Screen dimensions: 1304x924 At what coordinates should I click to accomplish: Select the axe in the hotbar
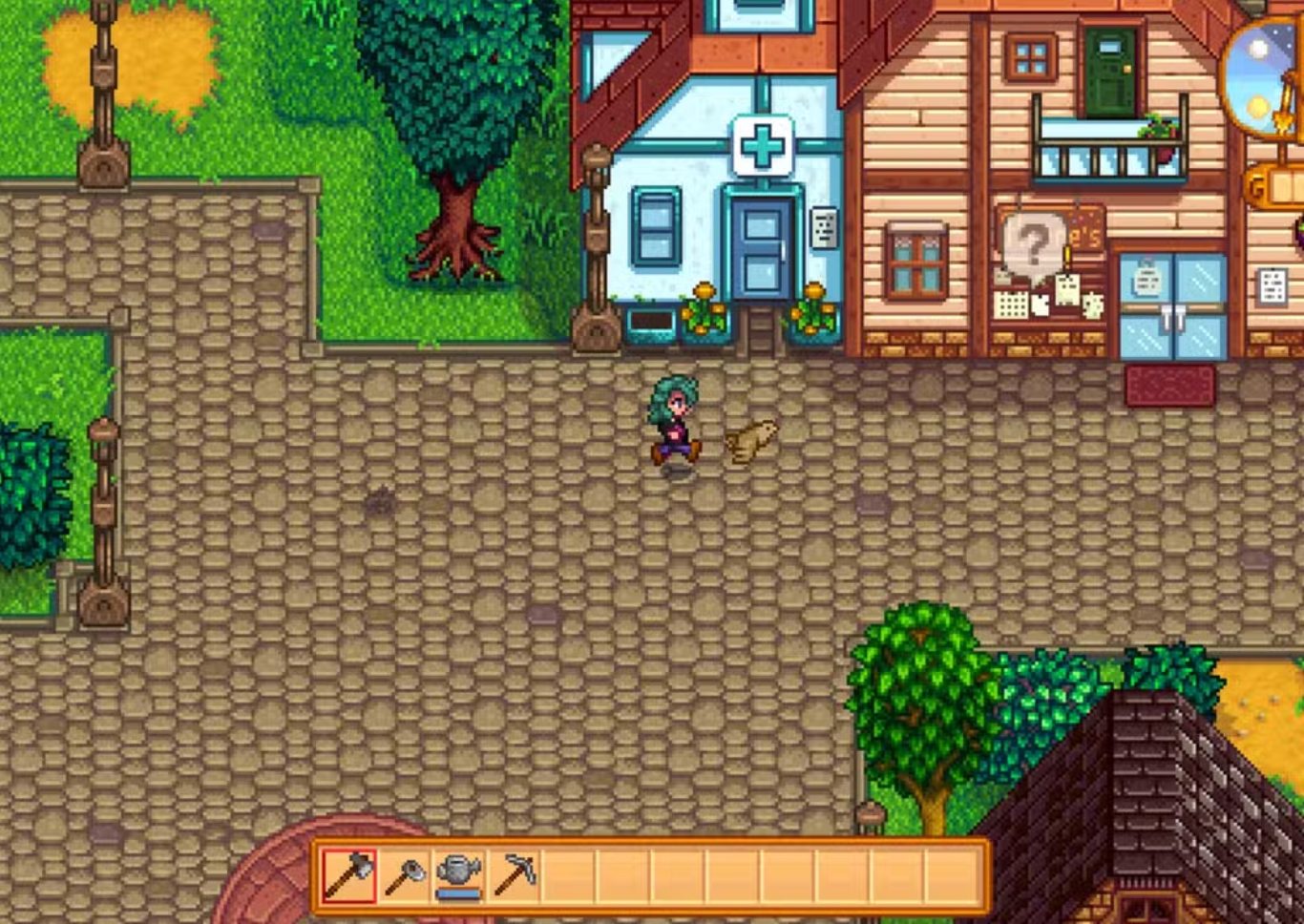tap(349, 874)
